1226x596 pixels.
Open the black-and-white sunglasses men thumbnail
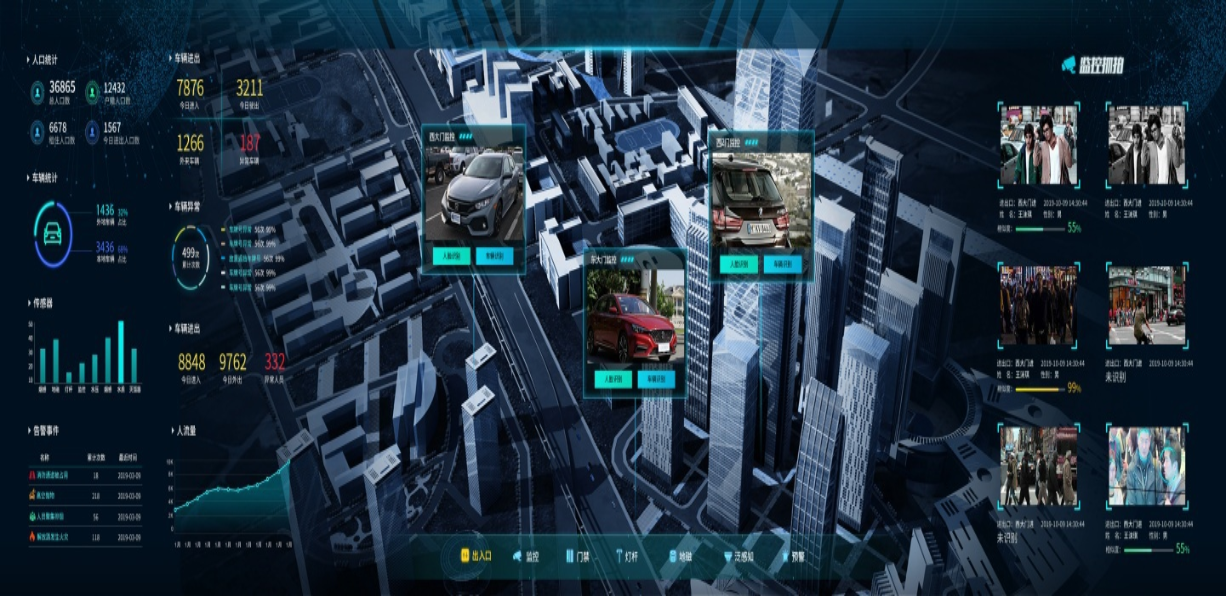(1146, 146)
